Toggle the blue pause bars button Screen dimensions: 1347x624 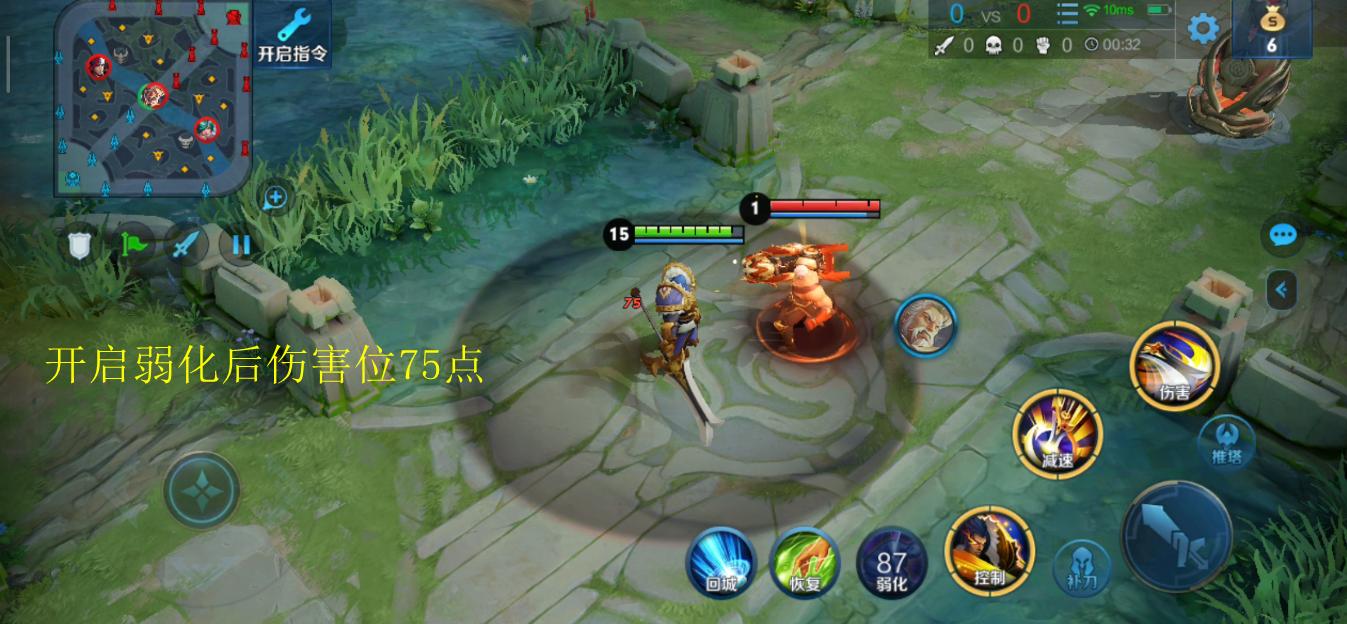point(240,244)
